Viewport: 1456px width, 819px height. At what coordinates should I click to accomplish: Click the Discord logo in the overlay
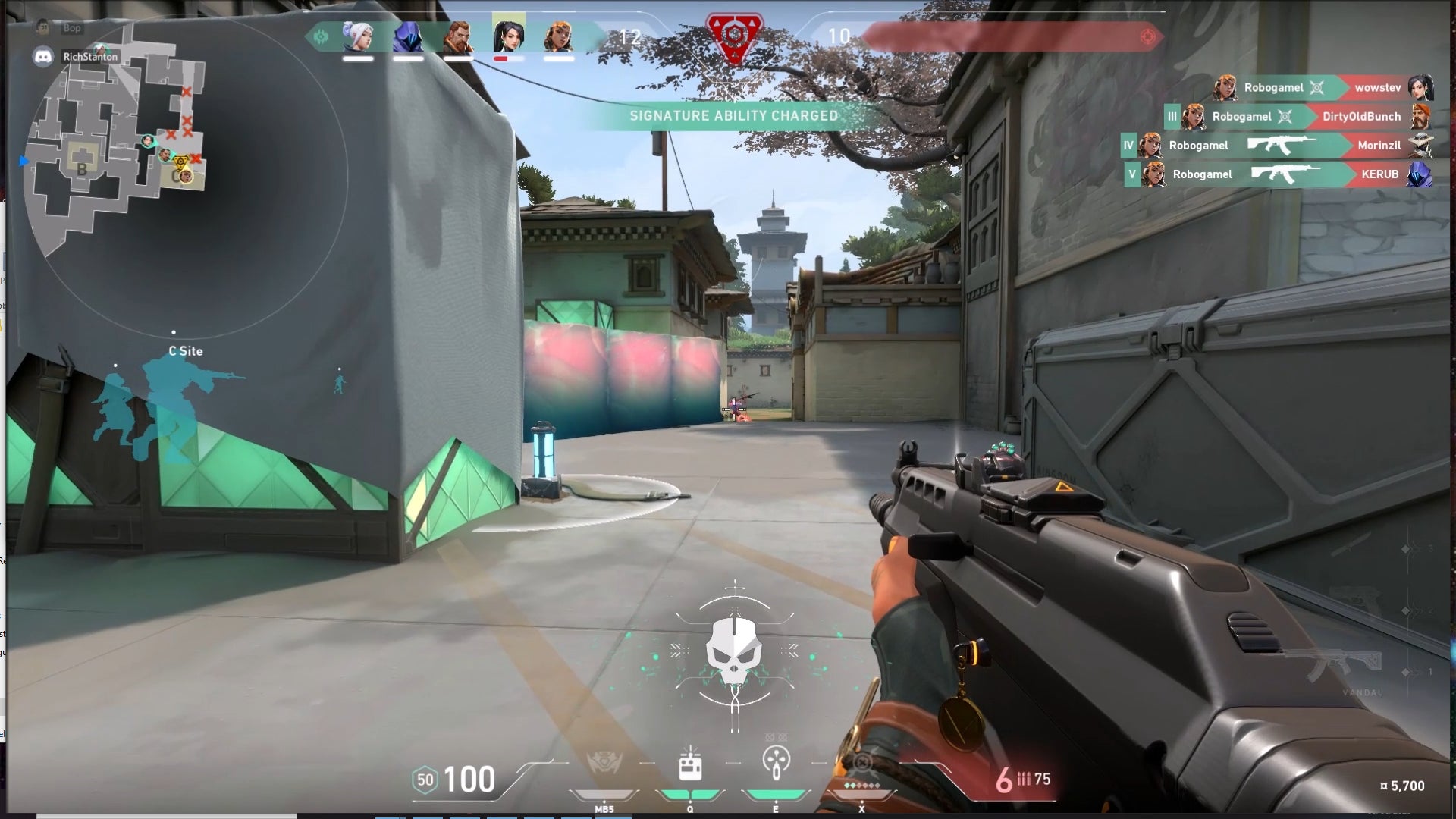coord(42,55)
